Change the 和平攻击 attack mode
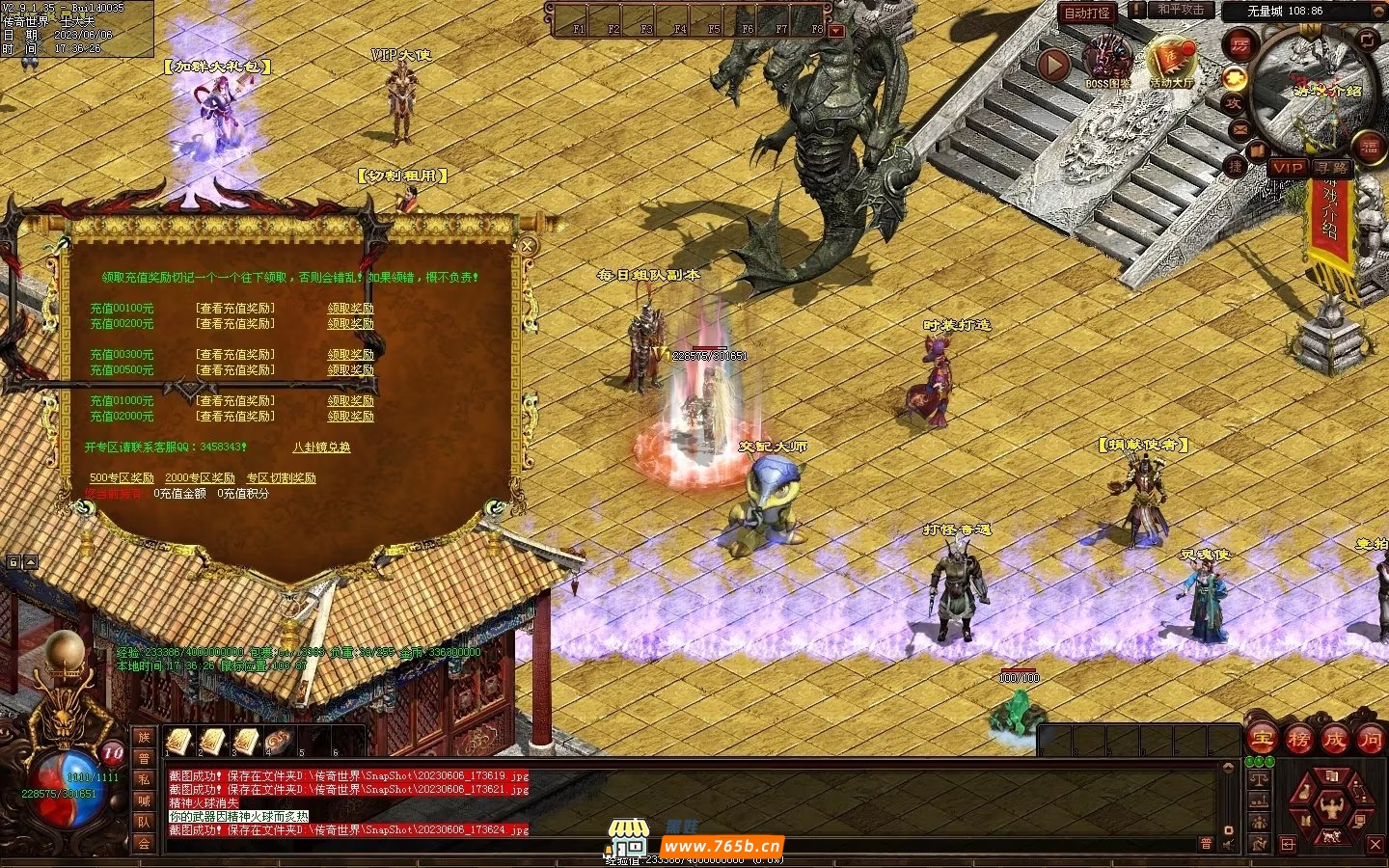1389x868 pixels. [1181, 10]
